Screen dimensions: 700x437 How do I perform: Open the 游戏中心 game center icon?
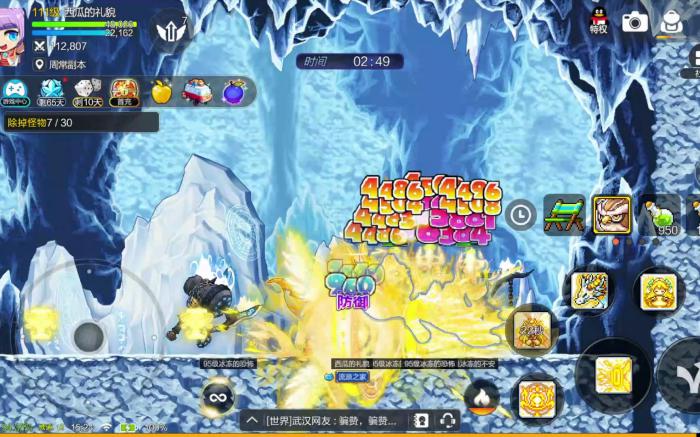coord(15,92)
